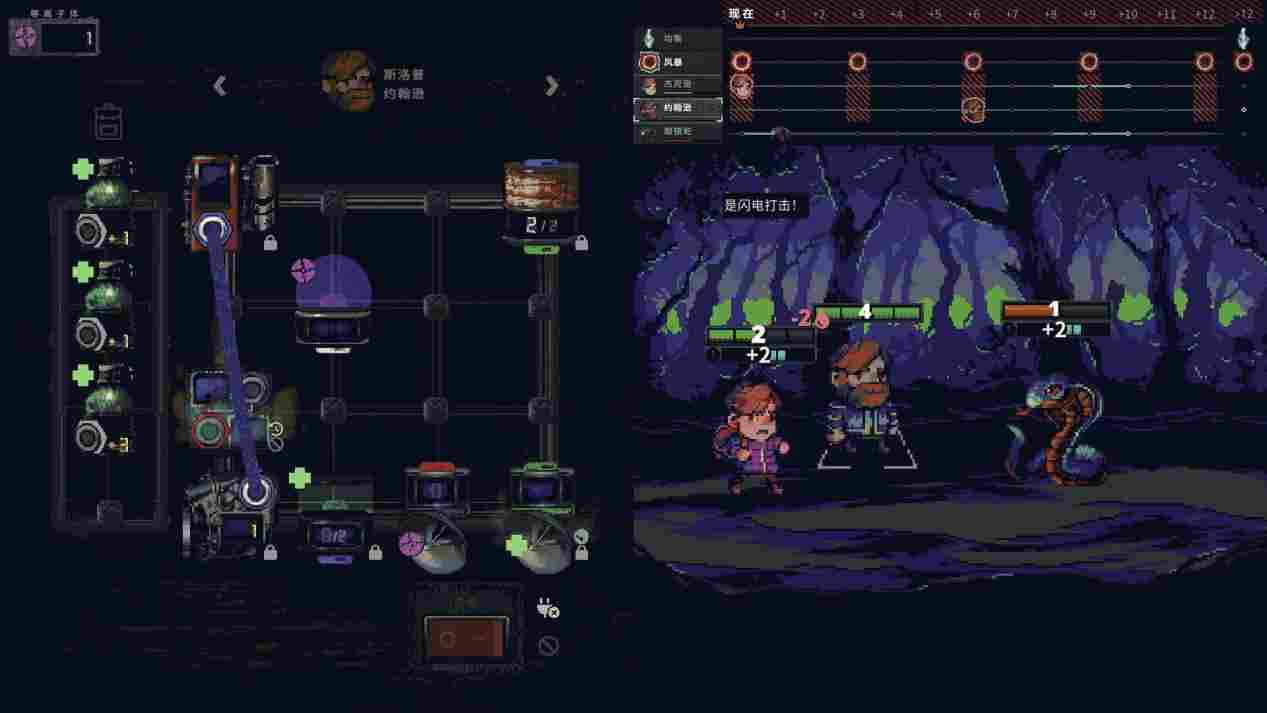Select the top row of the timeline list
The image size is (1267, 713).
680,39
